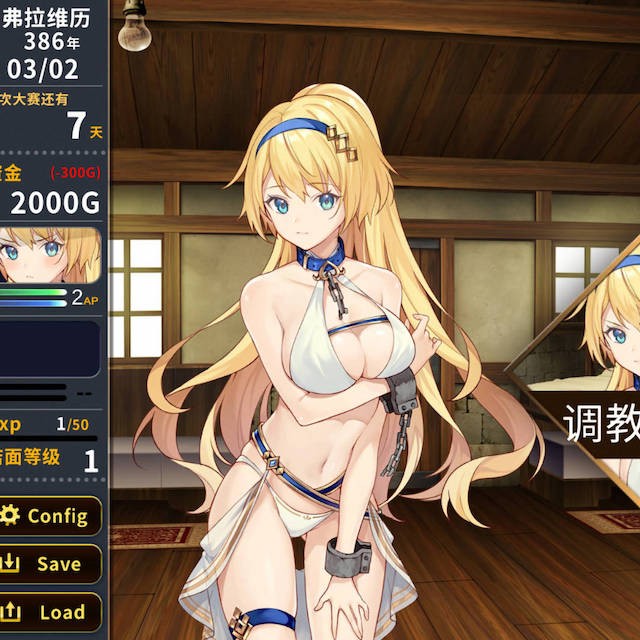Open the Config menu
Image resolution: width=640 pixels, height=640 pixels.
(50, 516)
